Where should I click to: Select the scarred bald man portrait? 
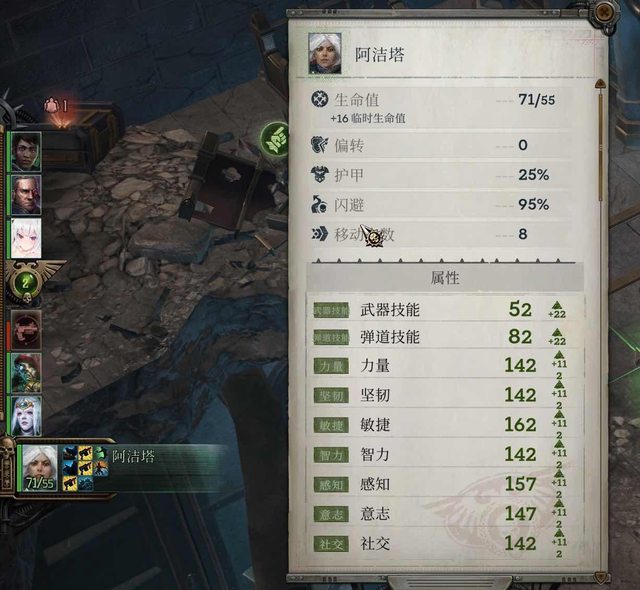tap(25, 195)
